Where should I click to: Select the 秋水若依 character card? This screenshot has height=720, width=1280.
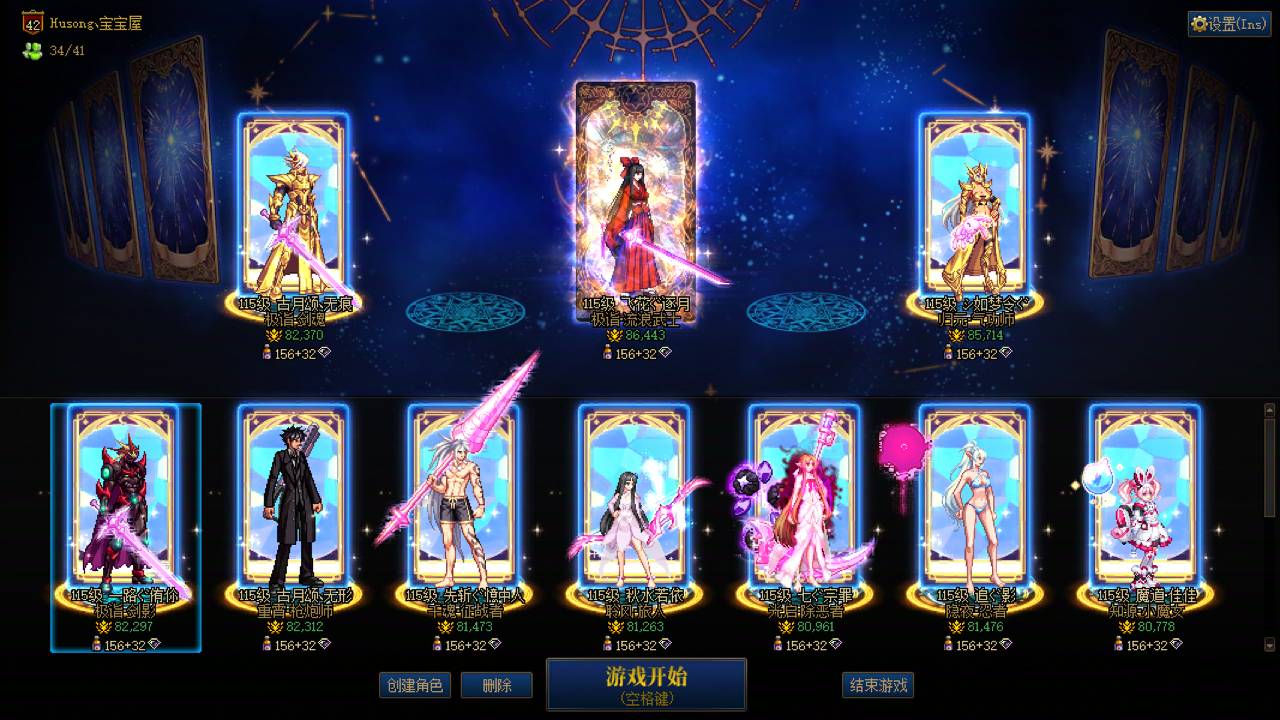tap(632, 500)
